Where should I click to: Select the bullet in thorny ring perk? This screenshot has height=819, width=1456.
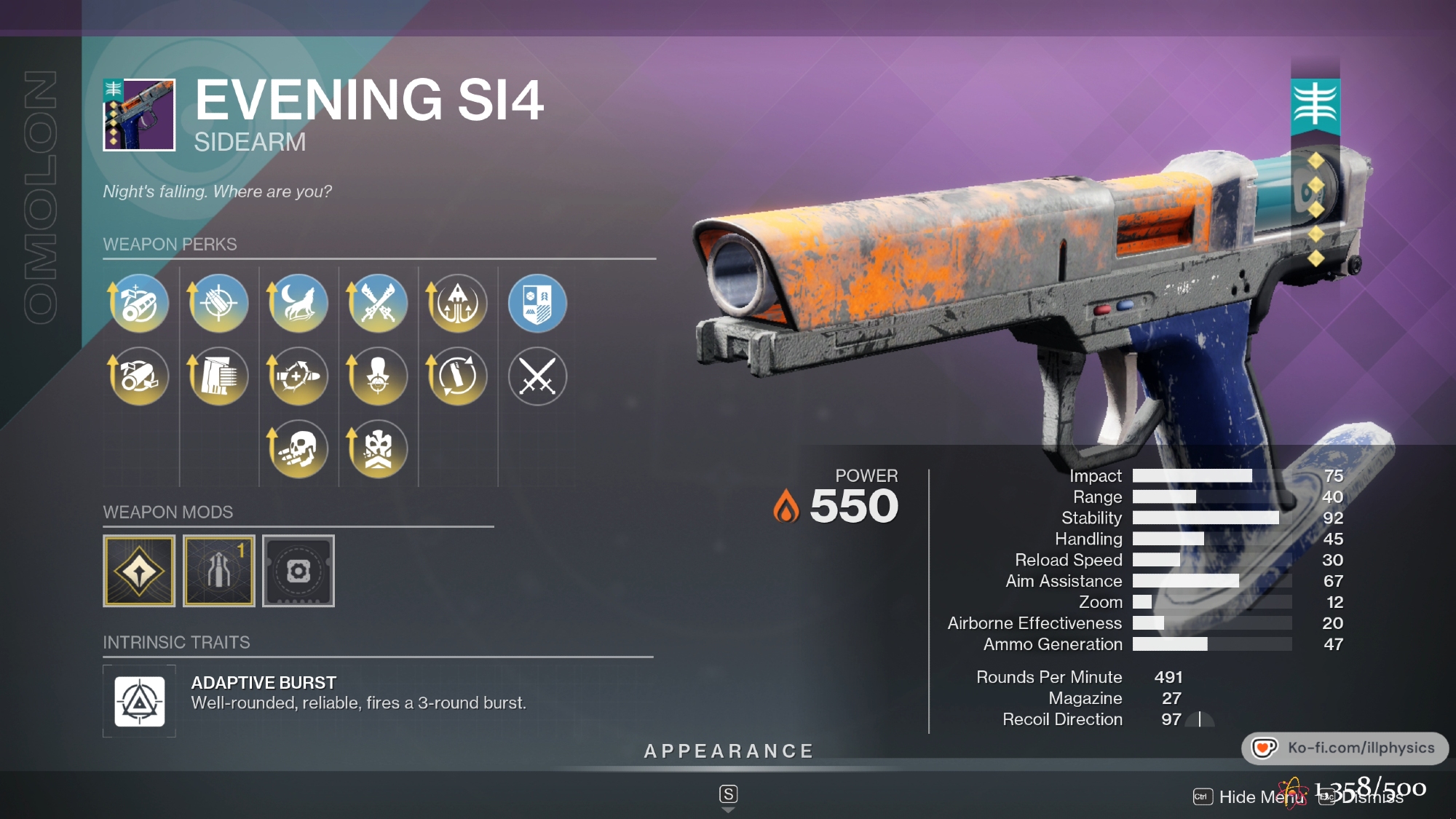tap(298, 376)
